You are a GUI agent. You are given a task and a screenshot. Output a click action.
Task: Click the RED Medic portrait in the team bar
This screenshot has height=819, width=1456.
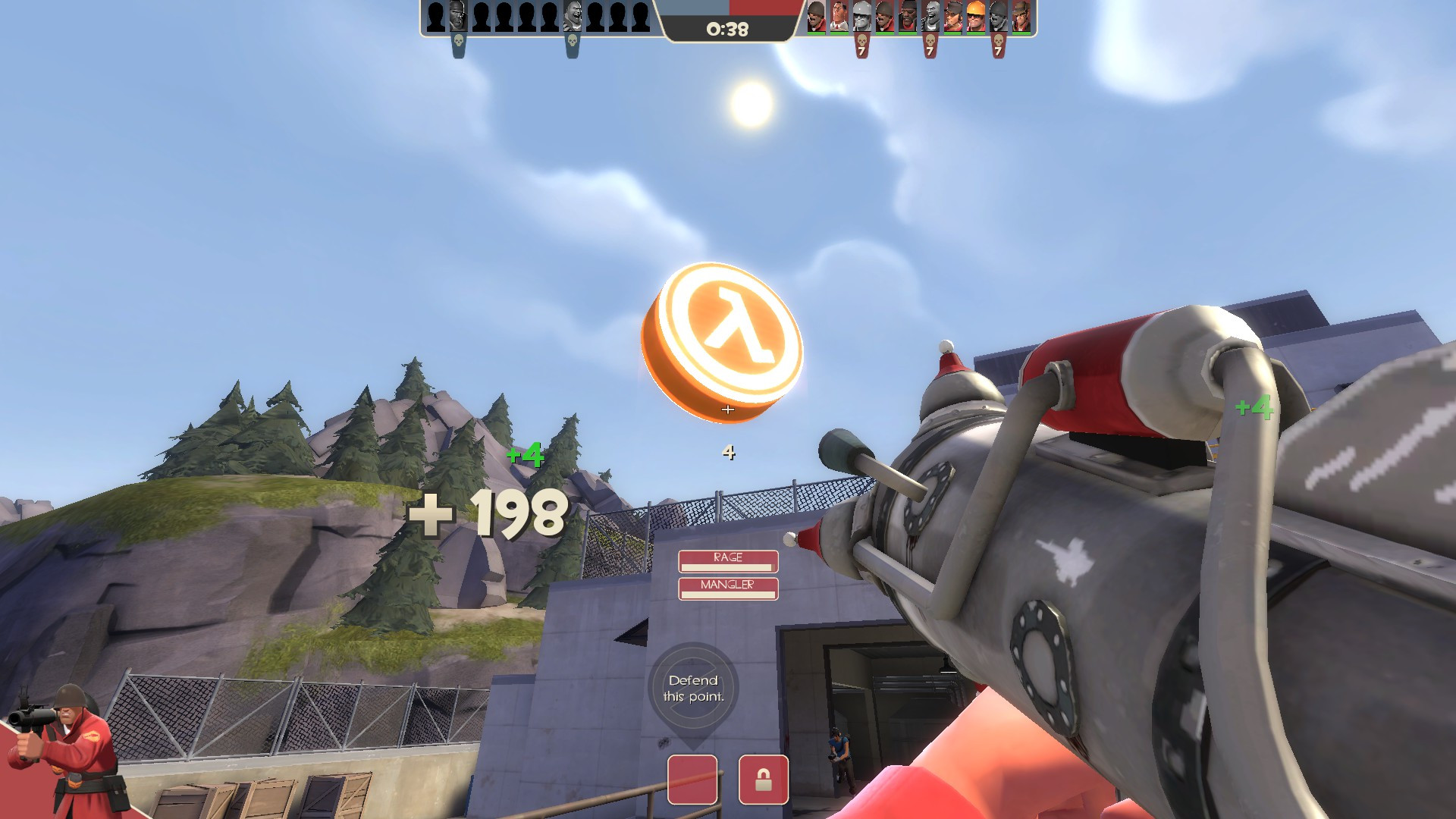[838, 17]
